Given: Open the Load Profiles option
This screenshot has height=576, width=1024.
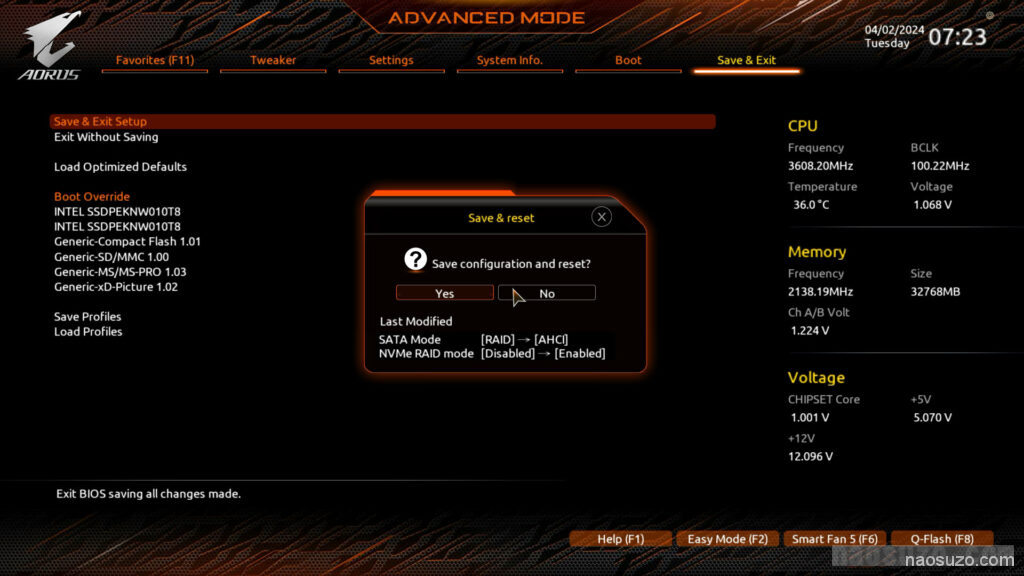Looking at the screenshot, I should point(88,332).
